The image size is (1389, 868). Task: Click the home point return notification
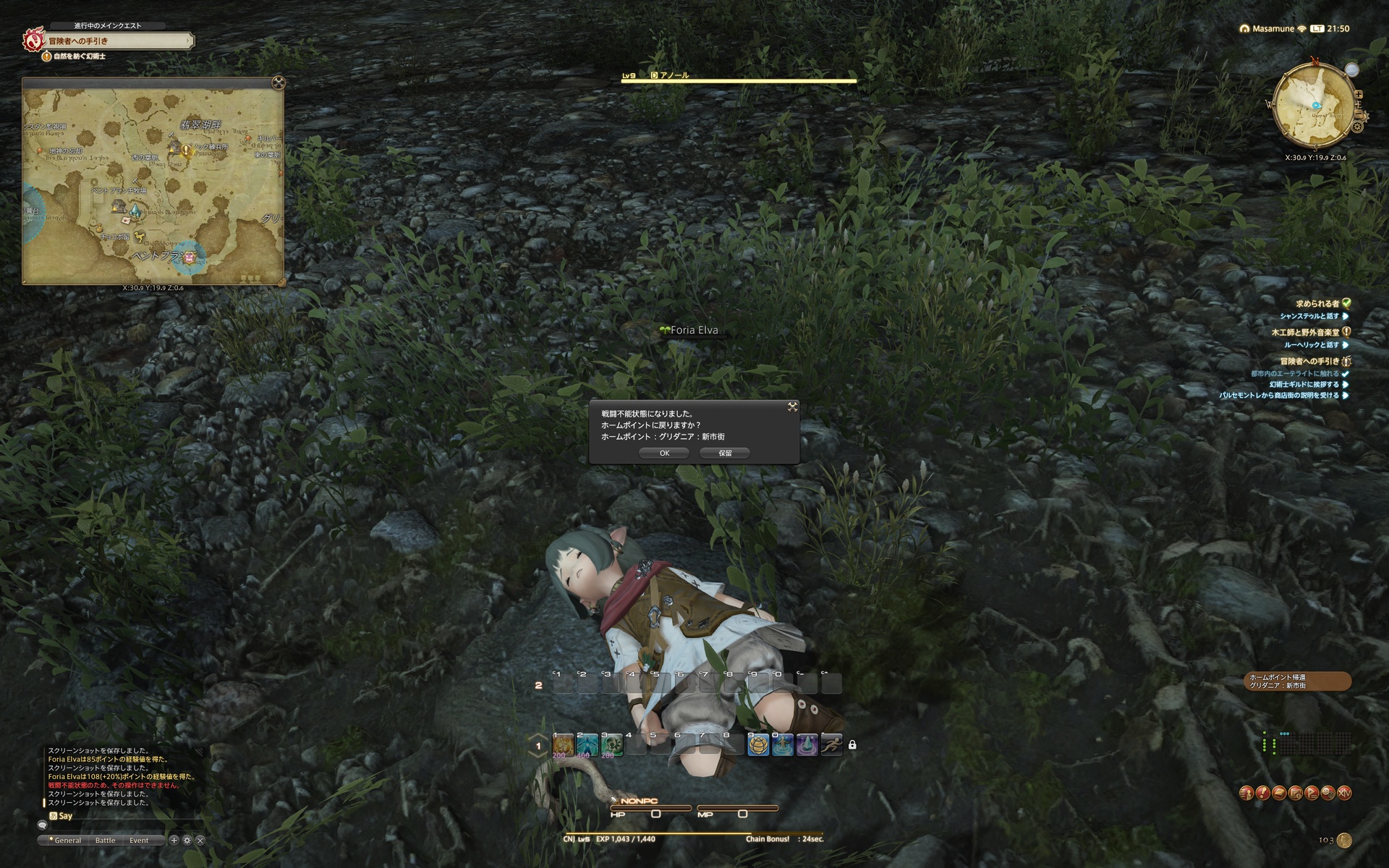click(x=1296, y=681)
